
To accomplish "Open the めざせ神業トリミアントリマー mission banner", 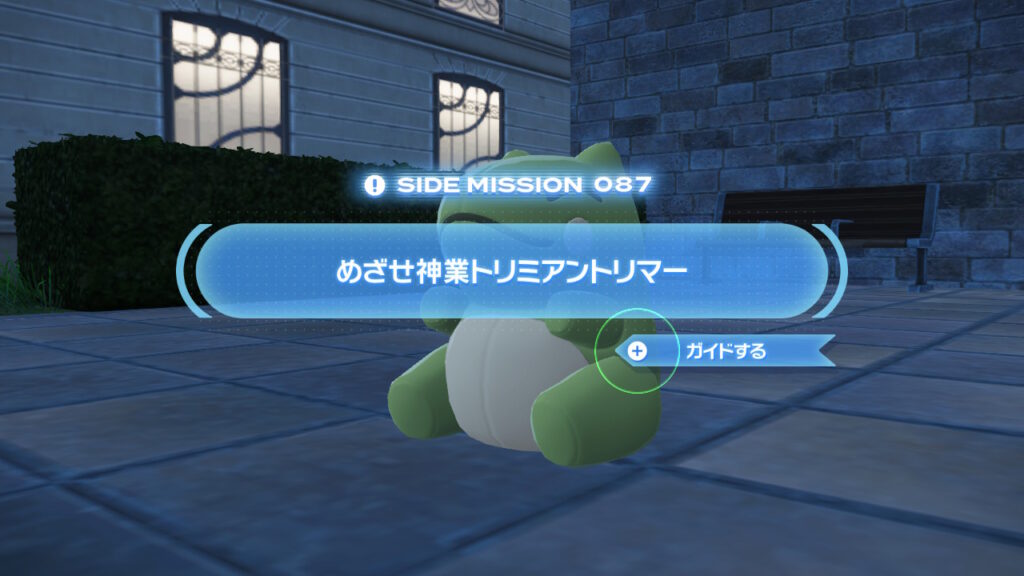I will pos(511,272).
